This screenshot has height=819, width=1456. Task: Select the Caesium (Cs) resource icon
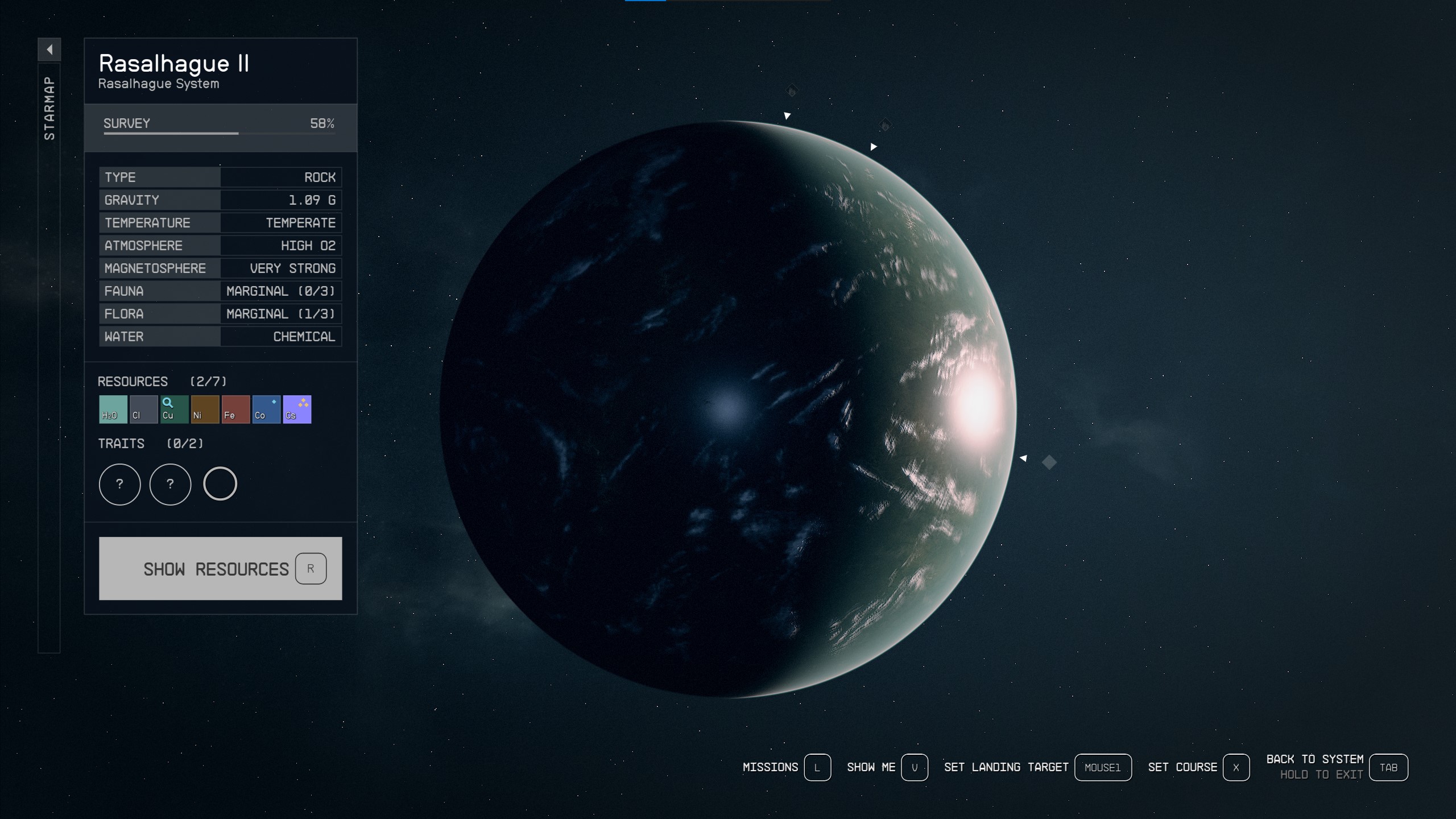click(297, 409)
